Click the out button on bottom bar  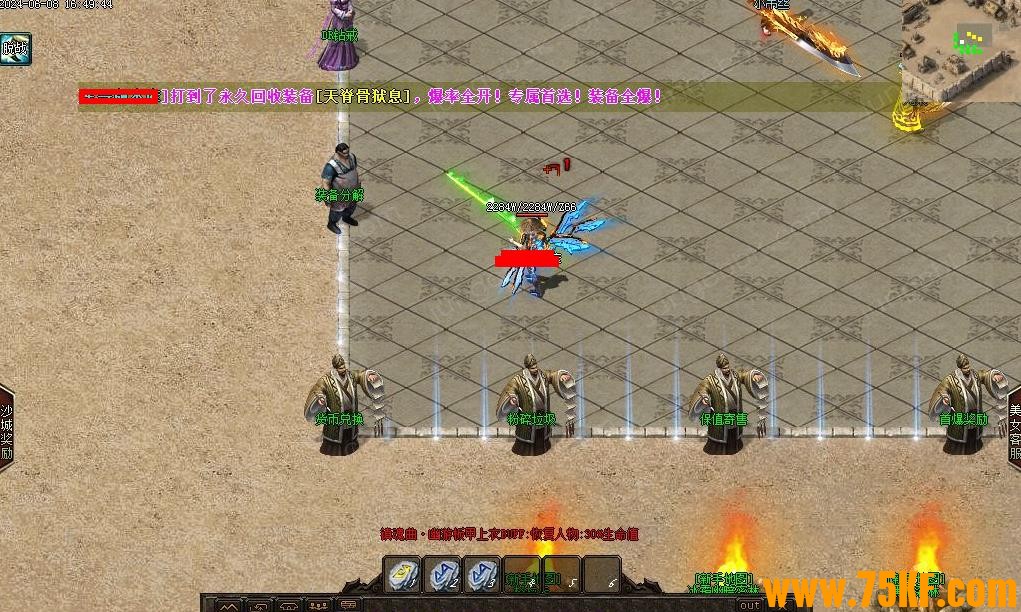(750, 605)
